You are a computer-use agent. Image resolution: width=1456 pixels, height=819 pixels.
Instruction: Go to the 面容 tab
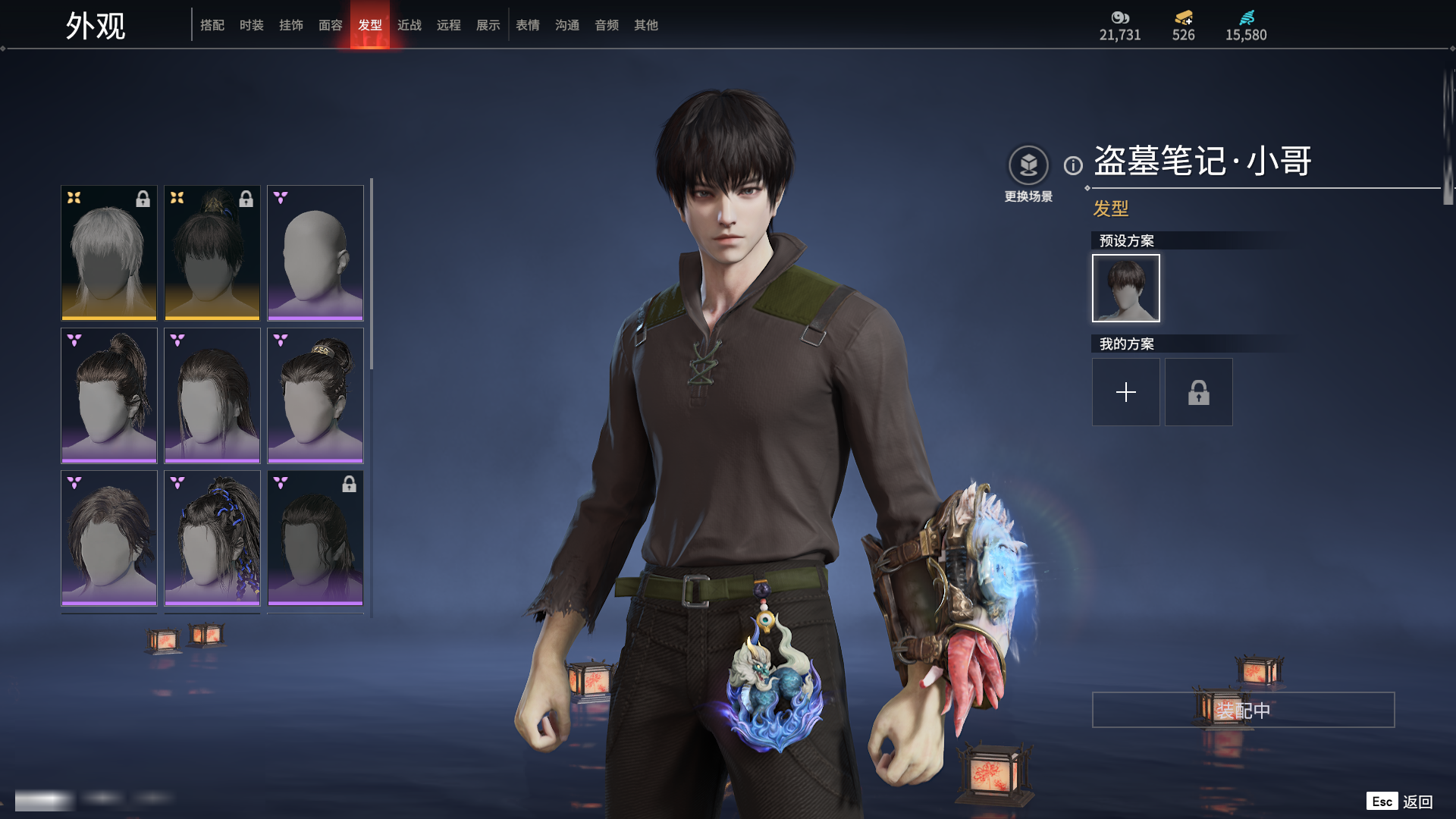point(330,25)
